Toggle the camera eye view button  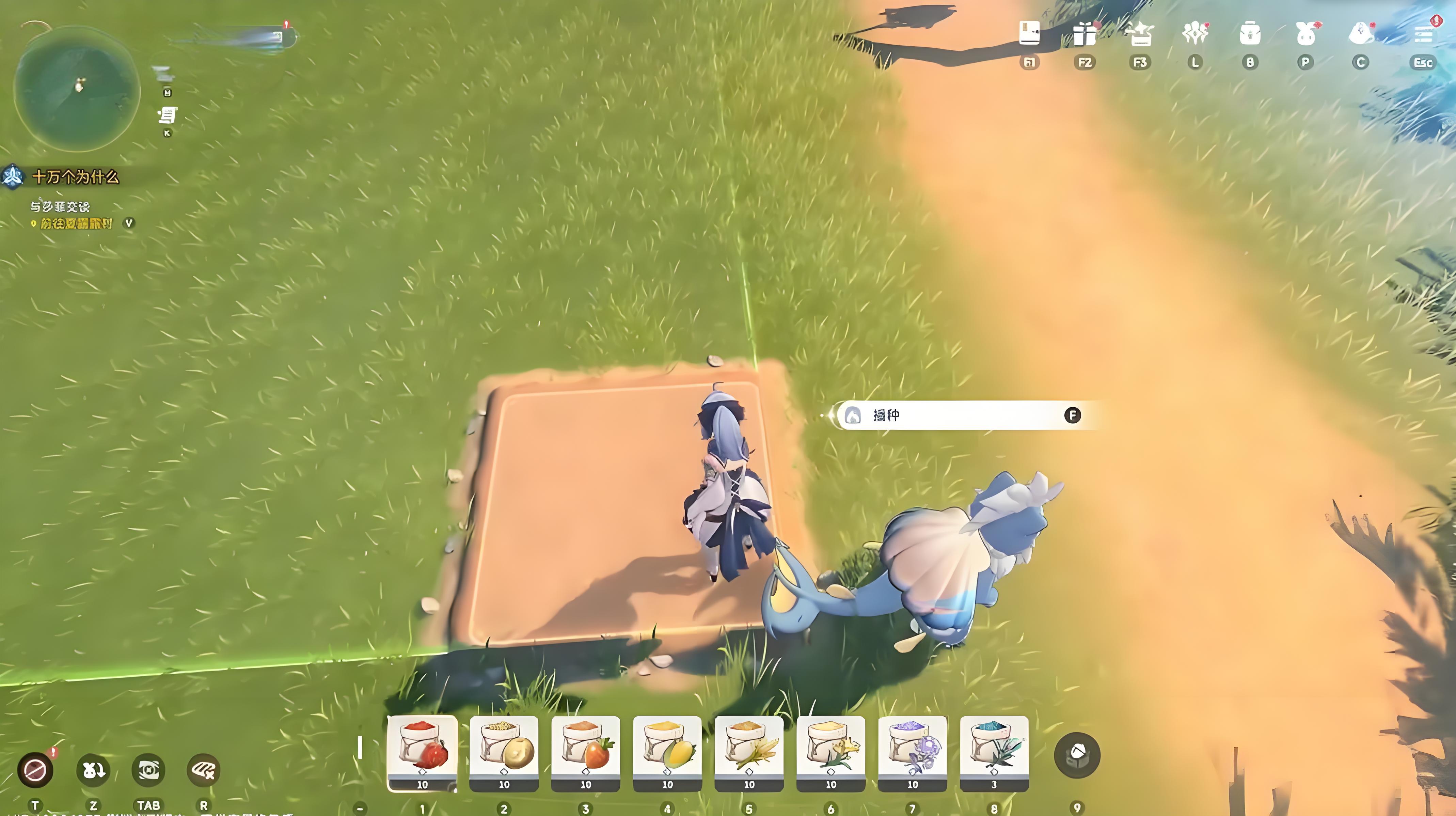click(148, 770)
